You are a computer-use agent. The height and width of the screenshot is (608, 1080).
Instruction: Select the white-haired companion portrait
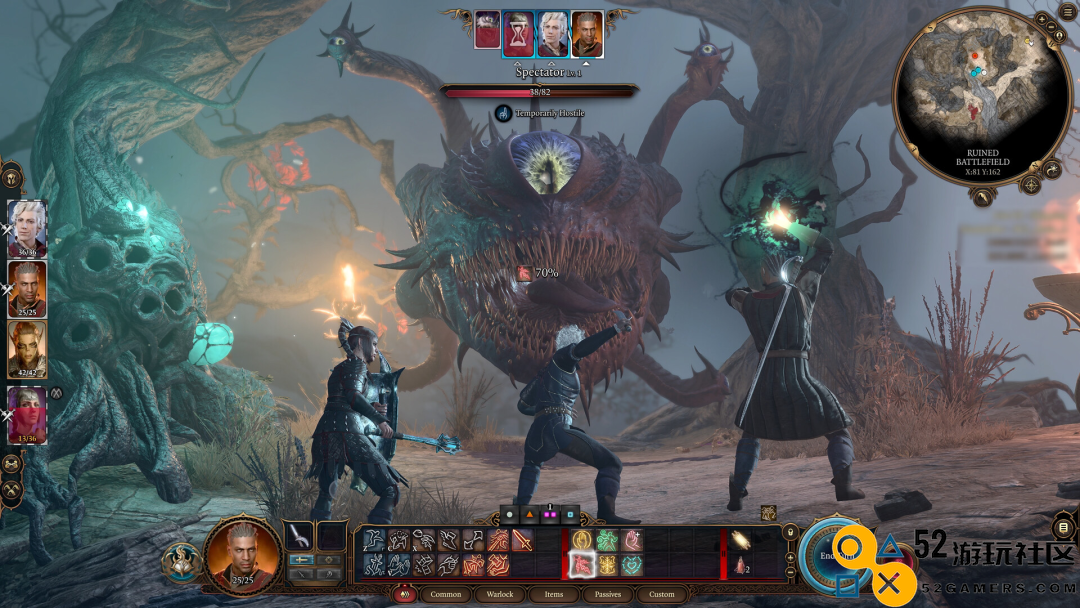pos(27,227)
